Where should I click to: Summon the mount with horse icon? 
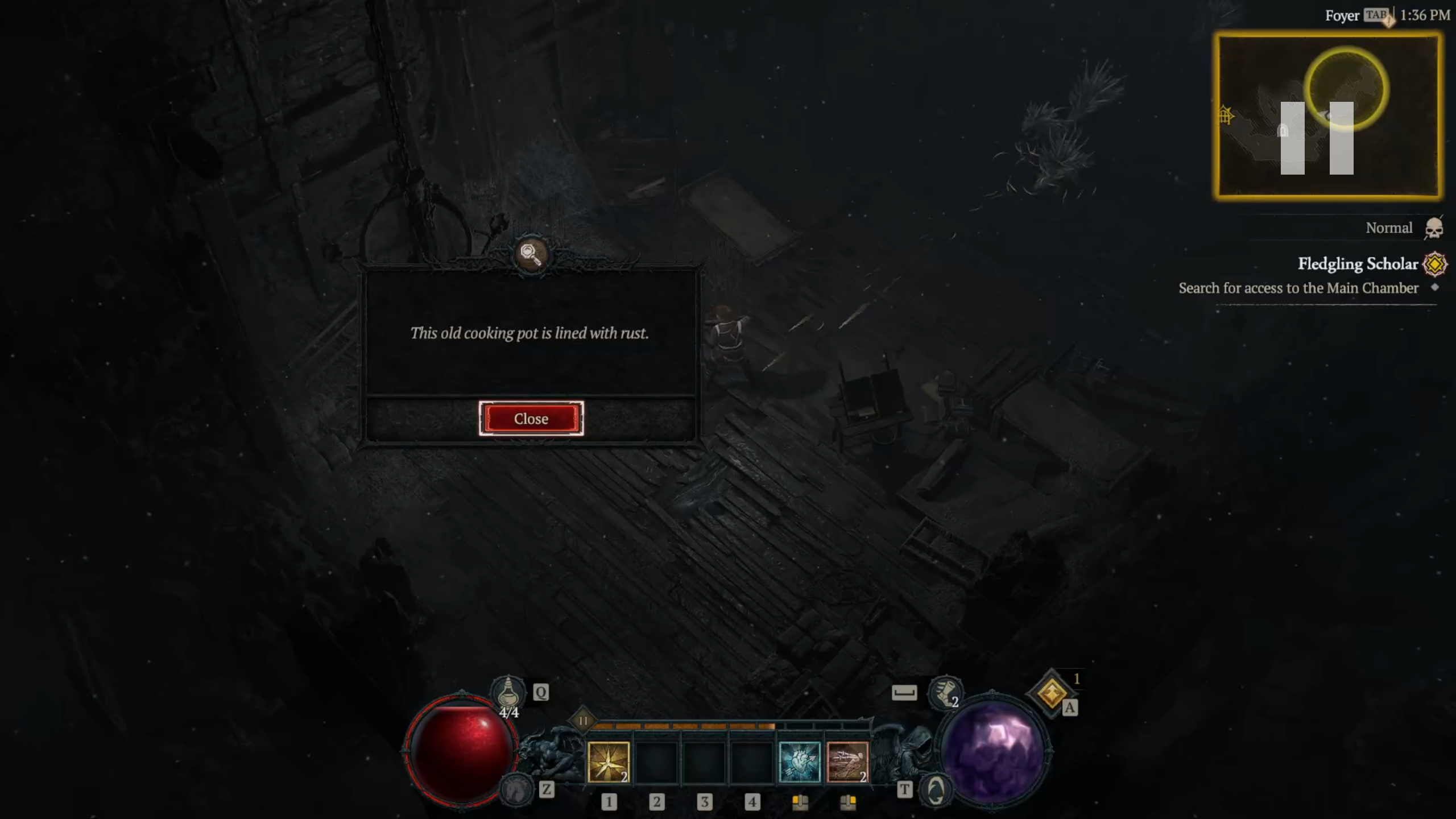pos(516,789)
